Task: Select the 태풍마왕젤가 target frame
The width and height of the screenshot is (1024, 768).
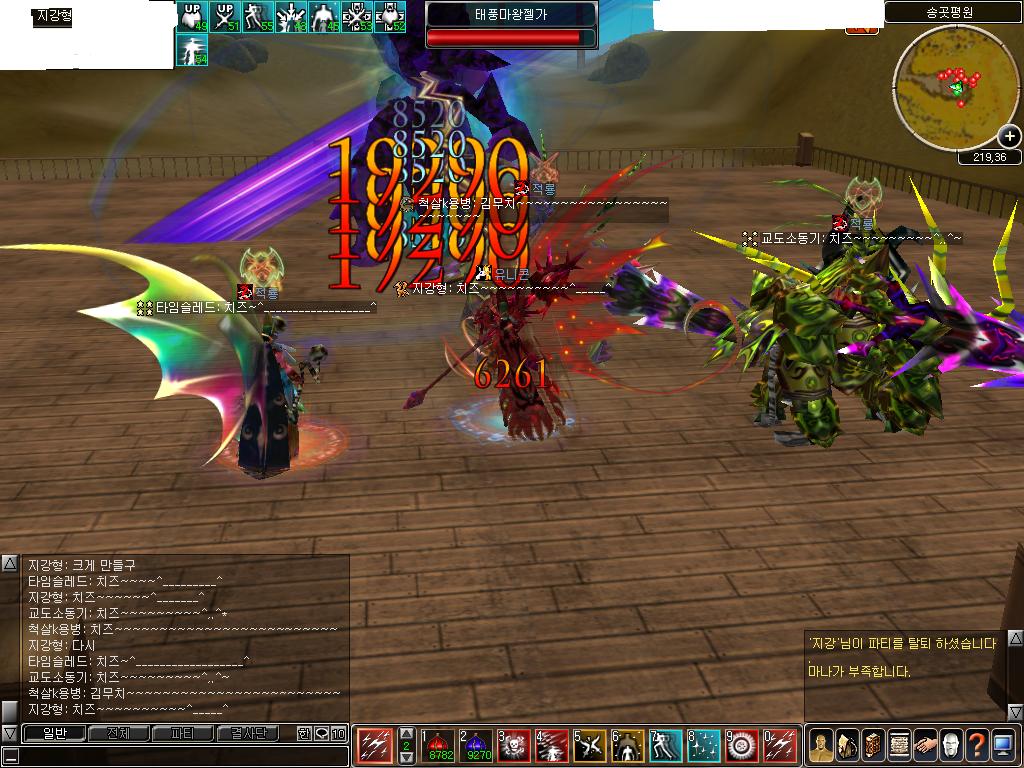Action: point(511,26)
